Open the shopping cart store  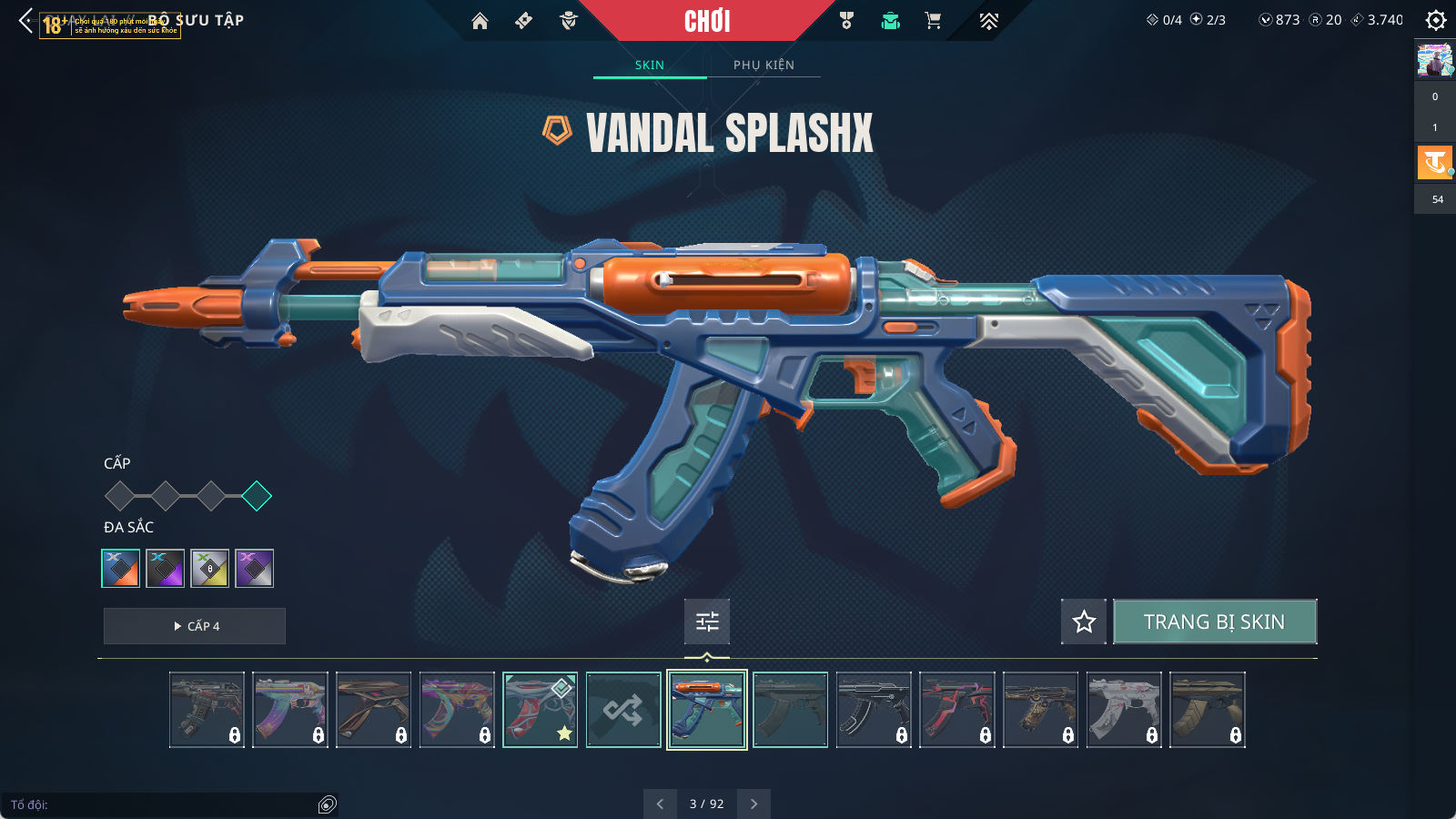(x=933, y=21)
